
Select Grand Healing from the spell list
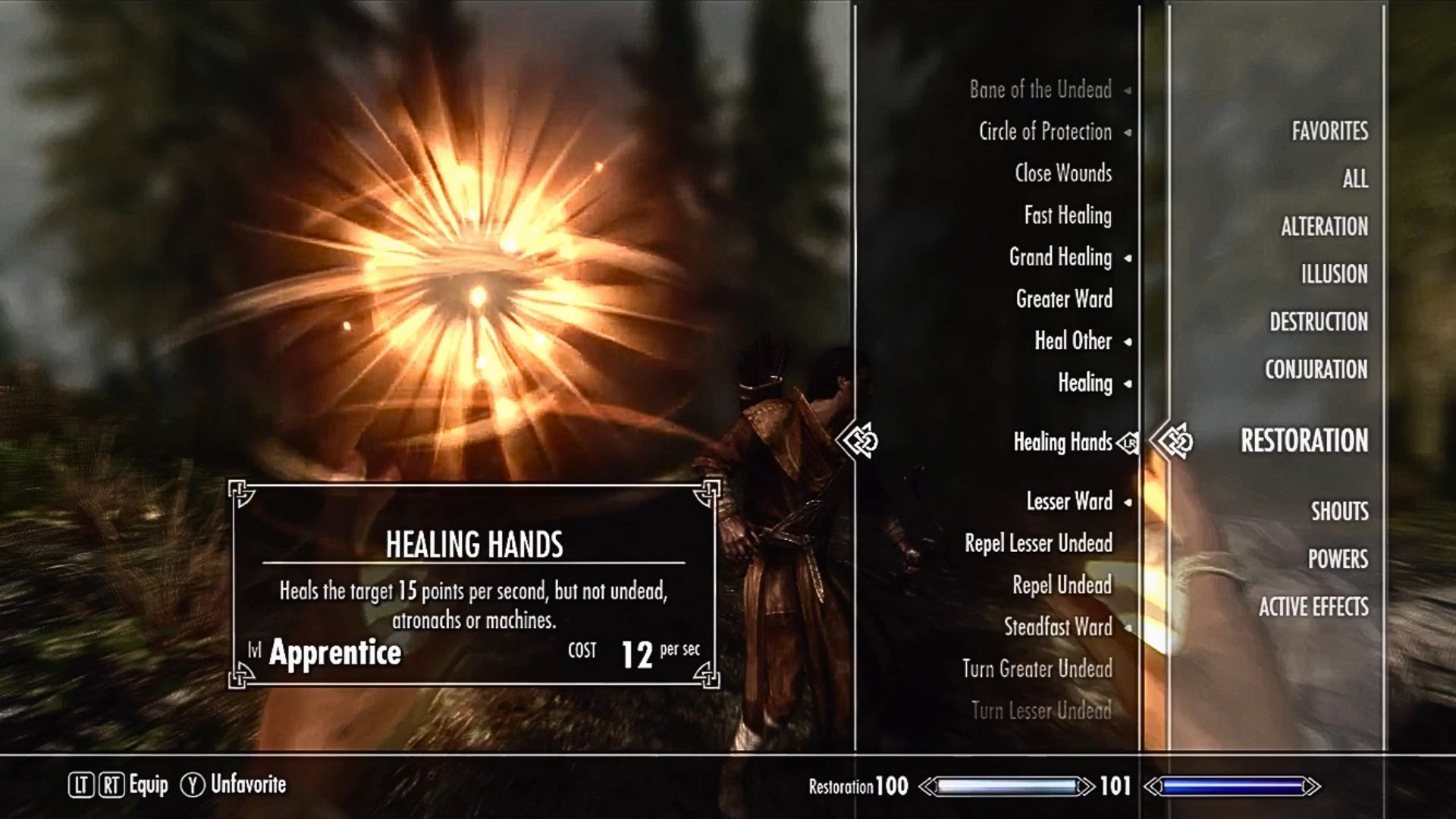pos(1060,258)
